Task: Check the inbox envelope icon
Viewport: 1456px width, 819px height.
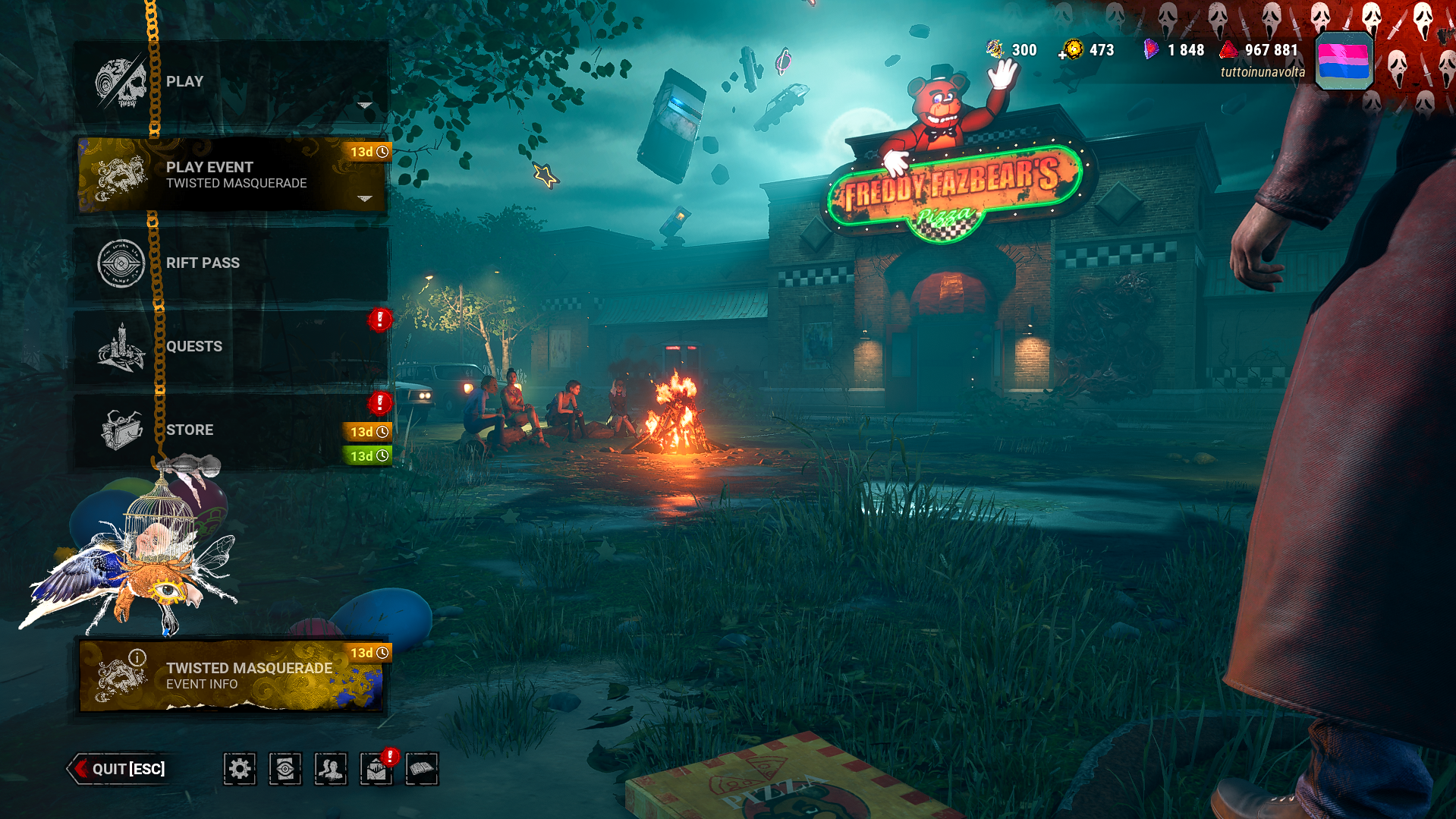Action: [x=376, y=770]
